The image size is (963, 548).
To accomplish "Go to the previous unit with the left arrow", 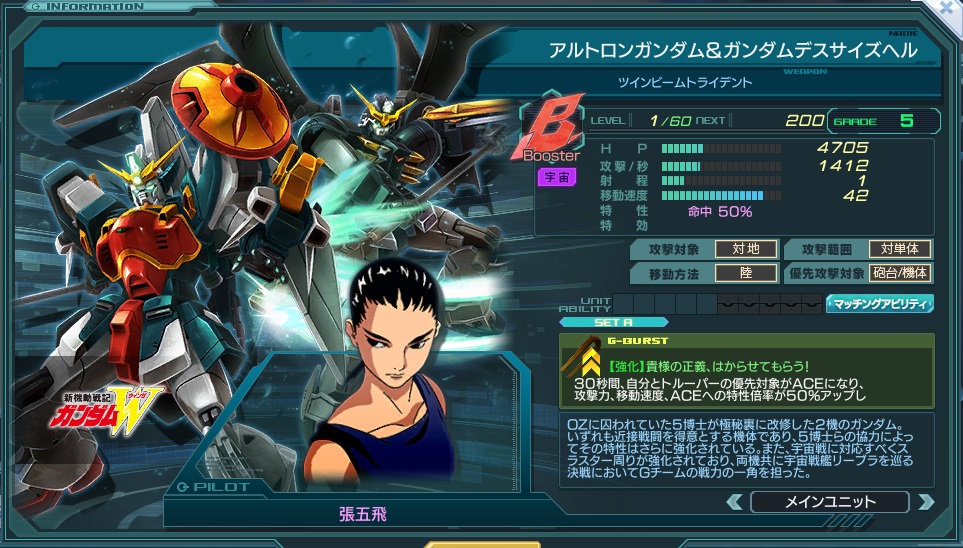I will pos(737,502).
